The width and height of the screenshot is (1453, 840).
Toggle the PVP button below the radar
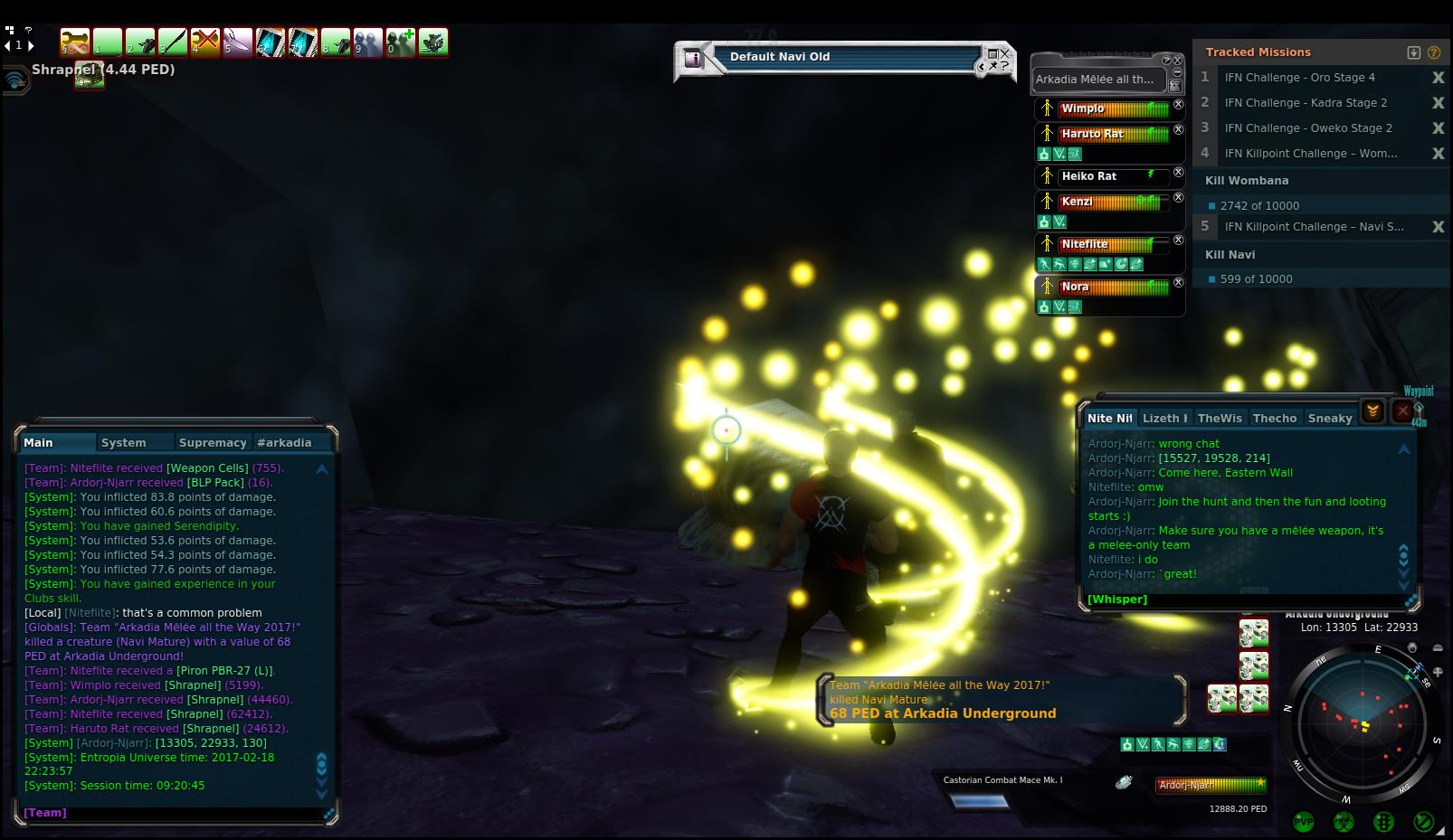[x=1304, y=822]
